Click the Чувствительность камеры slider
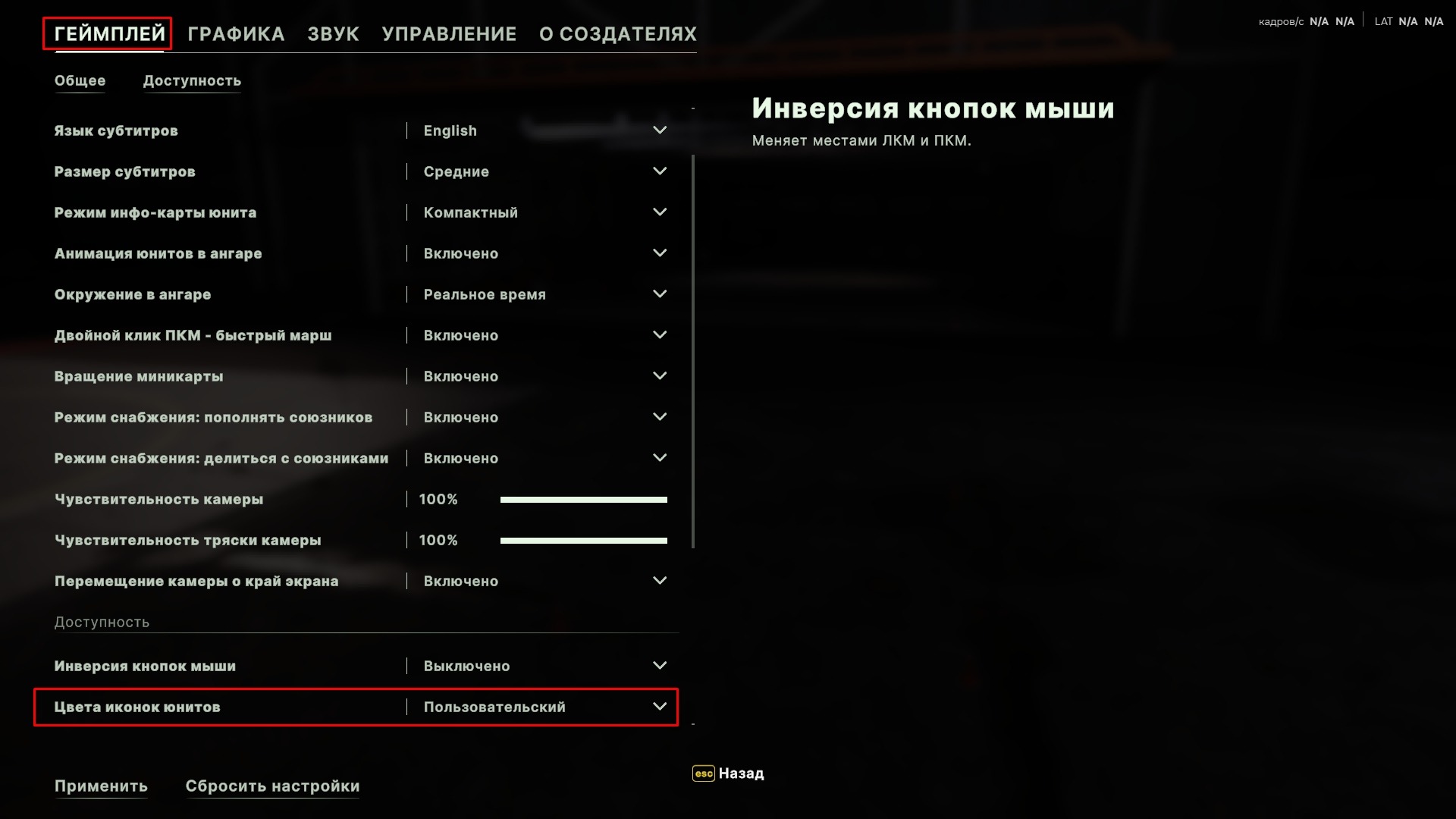This screenshot has width=1456, height=819. [x=583, y=500]
